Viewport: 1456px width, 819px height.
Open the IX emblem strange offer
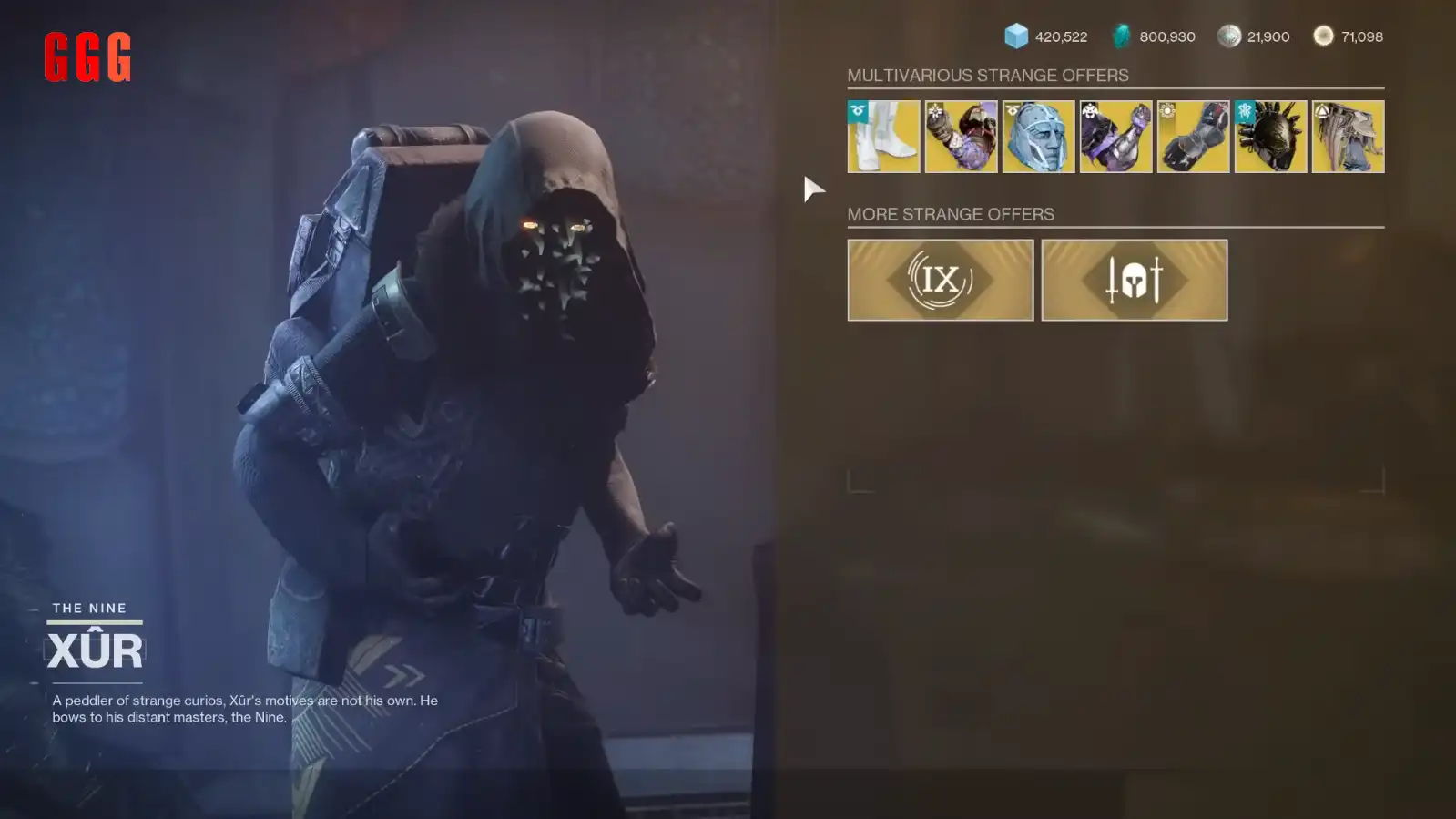pyautogui.click(x=940, y=279)
